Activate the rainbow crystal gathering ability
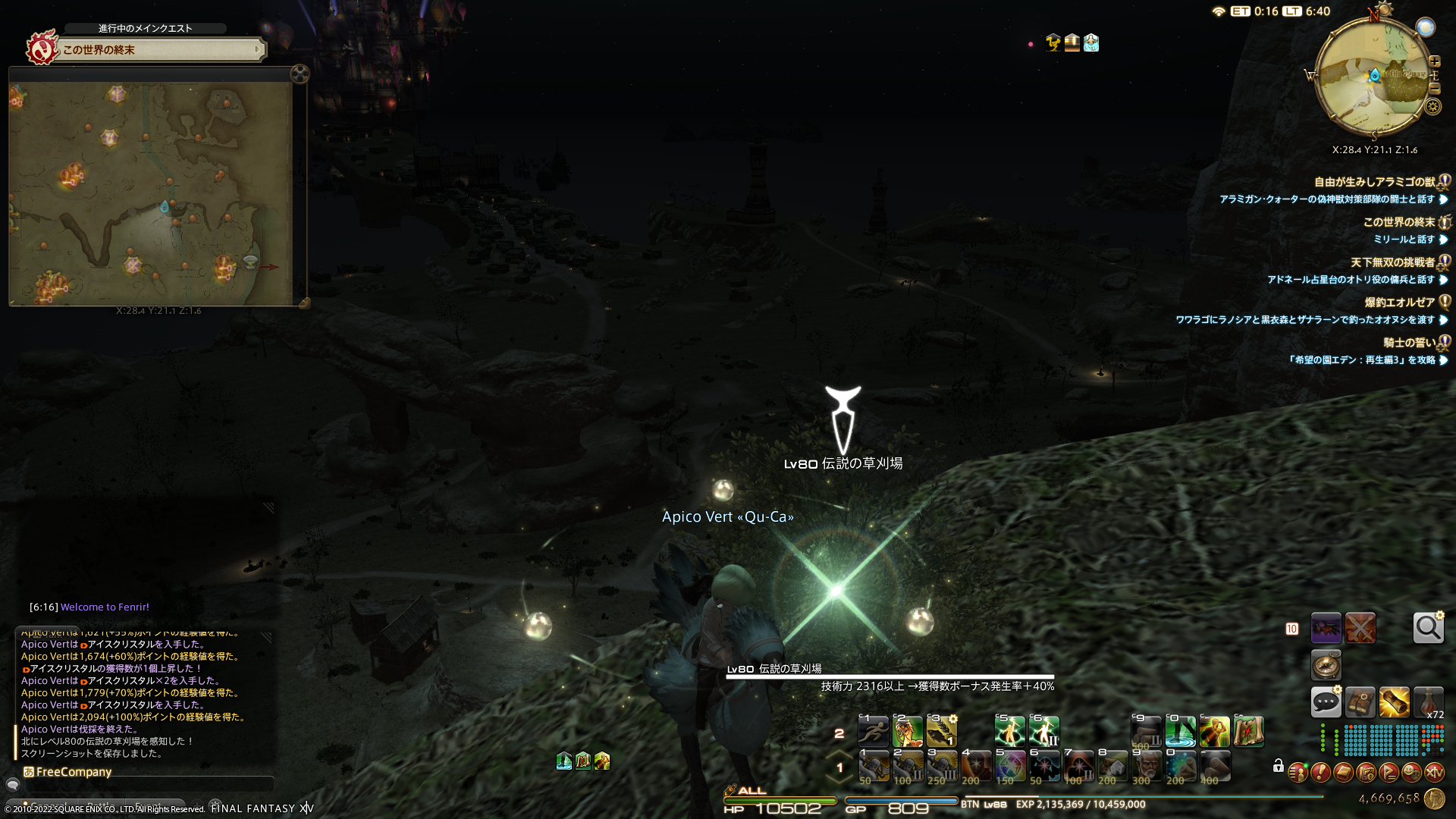This screenshot has width=1456, height=819. [x=1010, y=766]
